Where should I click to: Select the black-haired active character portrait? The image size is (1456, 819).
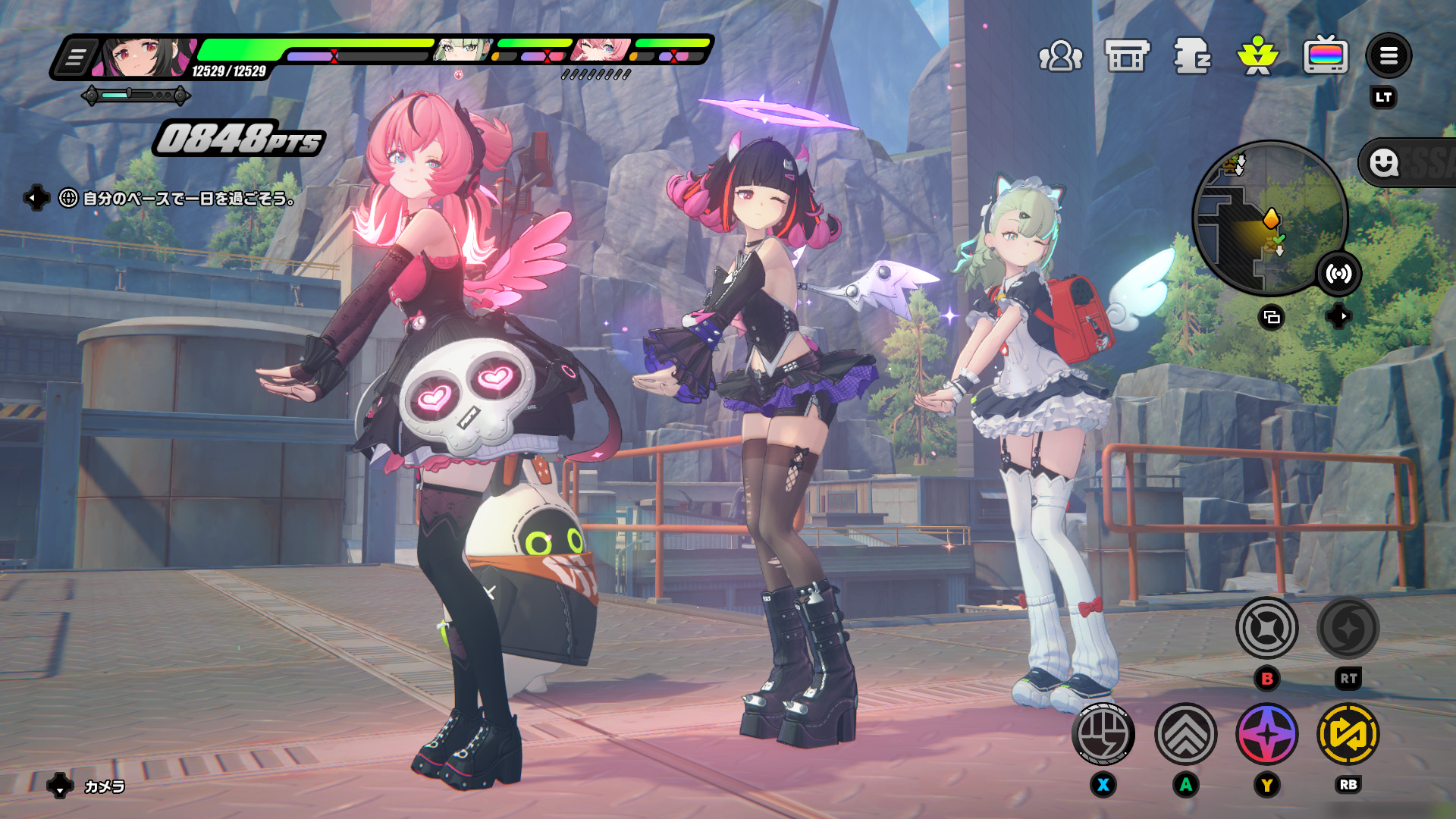click(143, 58)
